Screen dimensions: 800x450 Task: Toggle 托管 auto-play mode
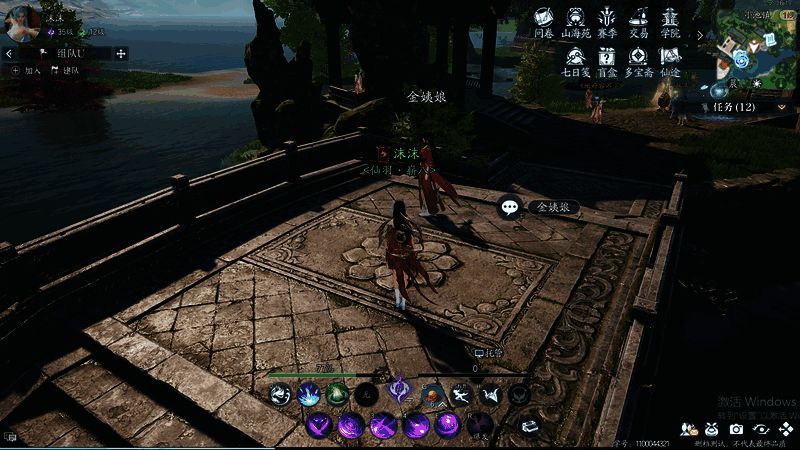tap(487, 353)
